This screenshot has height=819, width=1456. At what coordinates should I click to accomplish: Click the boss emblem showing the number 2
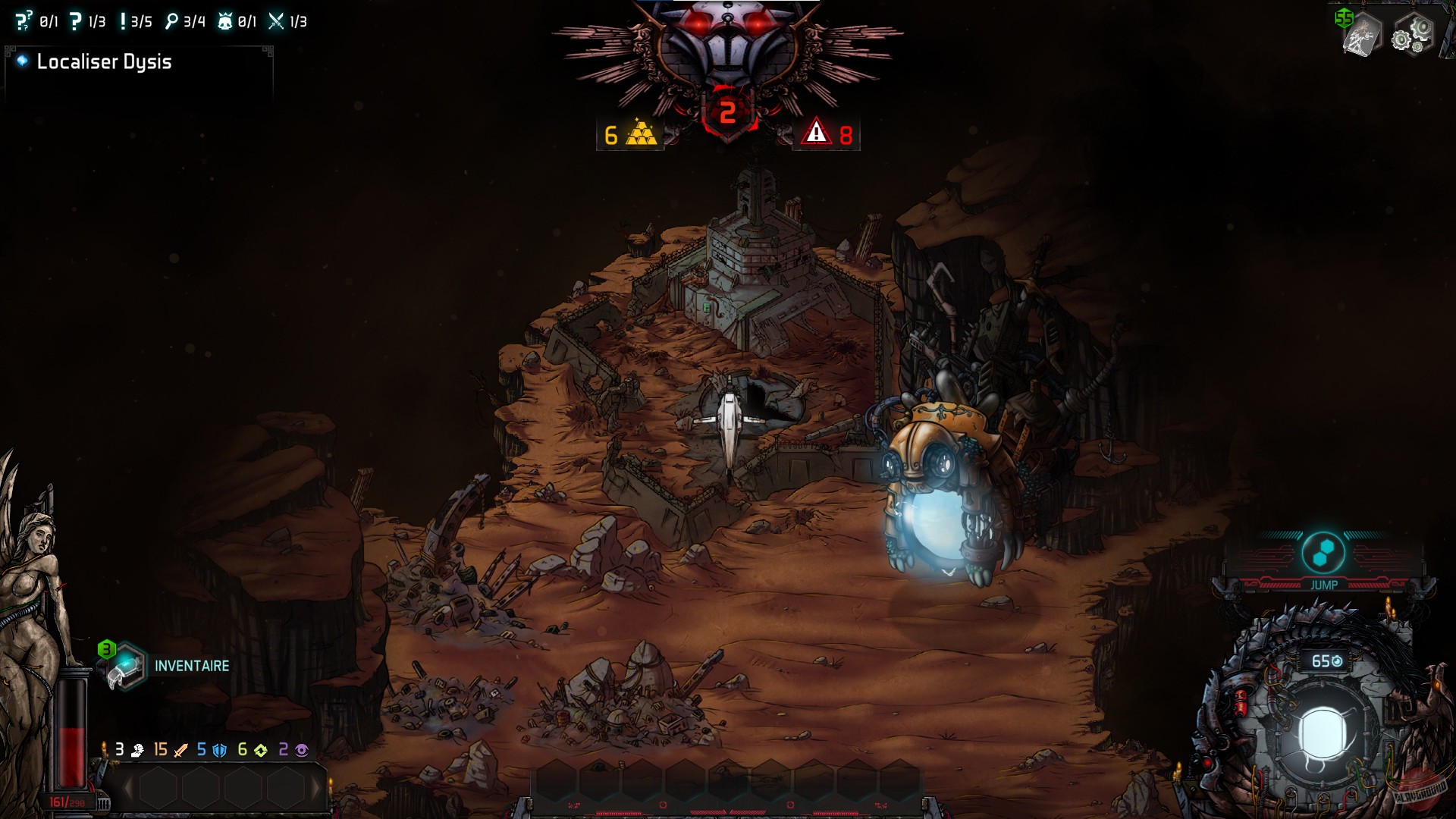click(729, 112)
